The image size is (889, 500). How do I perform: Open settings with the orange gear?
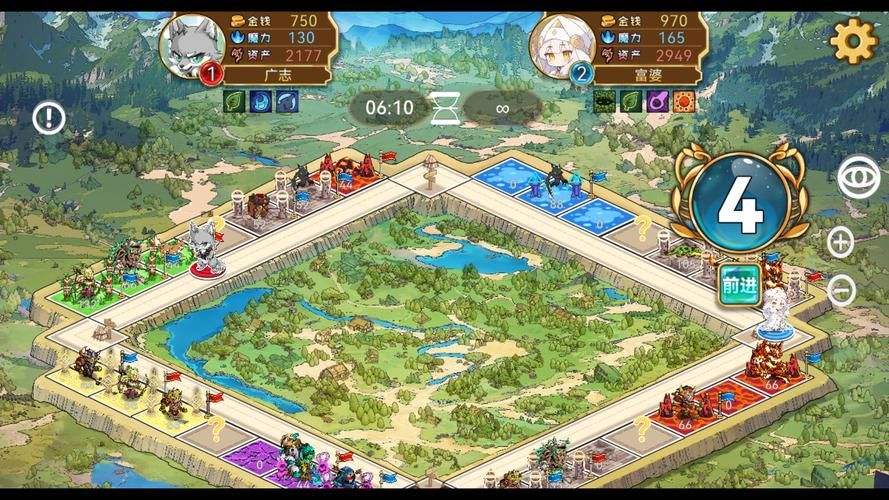pyautogui.click(x=853, y=42)
